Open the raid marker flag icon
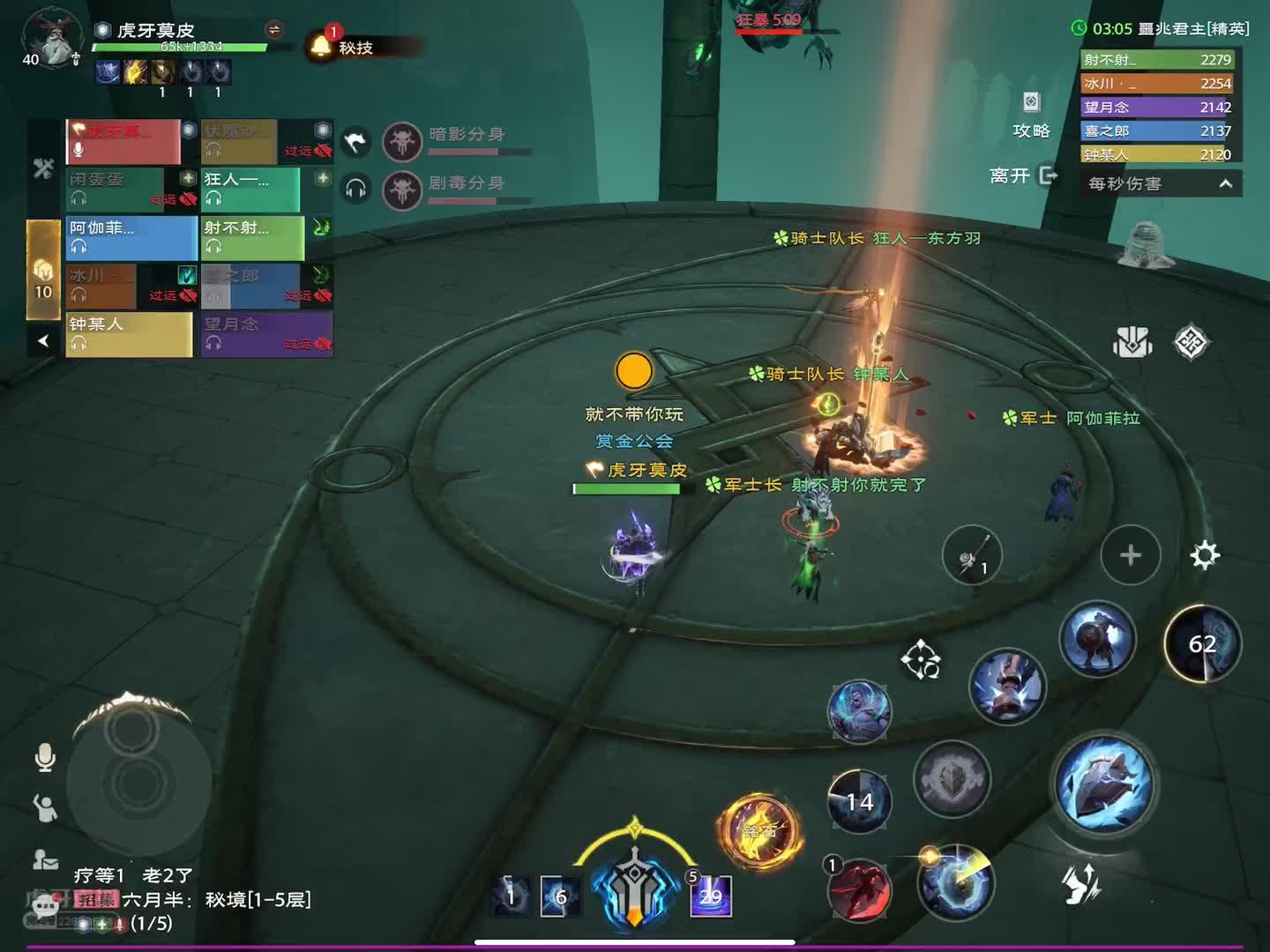The image size is (1270, 952). pos(355,141)
